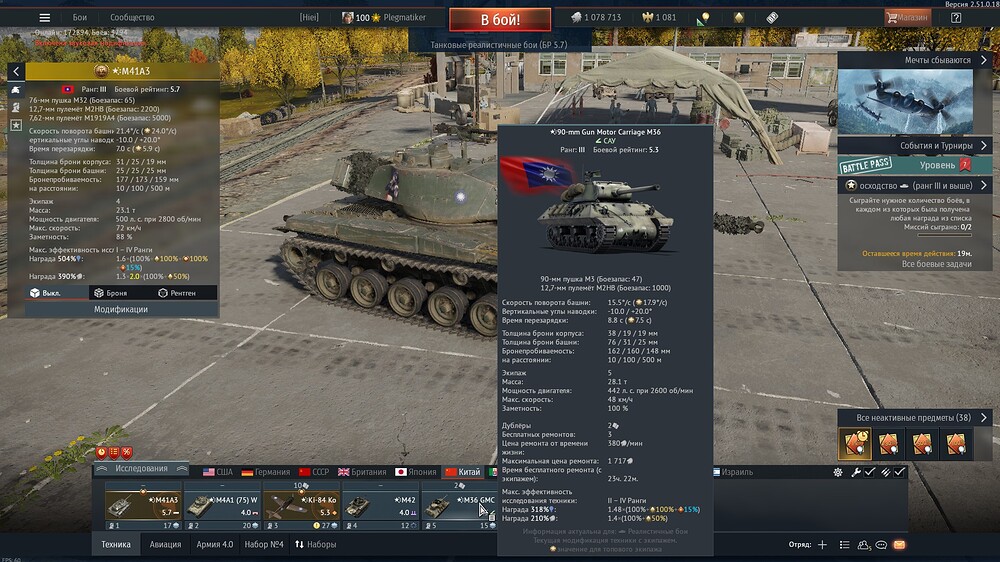The width and height of the screenshot is (1000, 562).
Task: Open the Наборы presets list
Action: coord(315,545)
